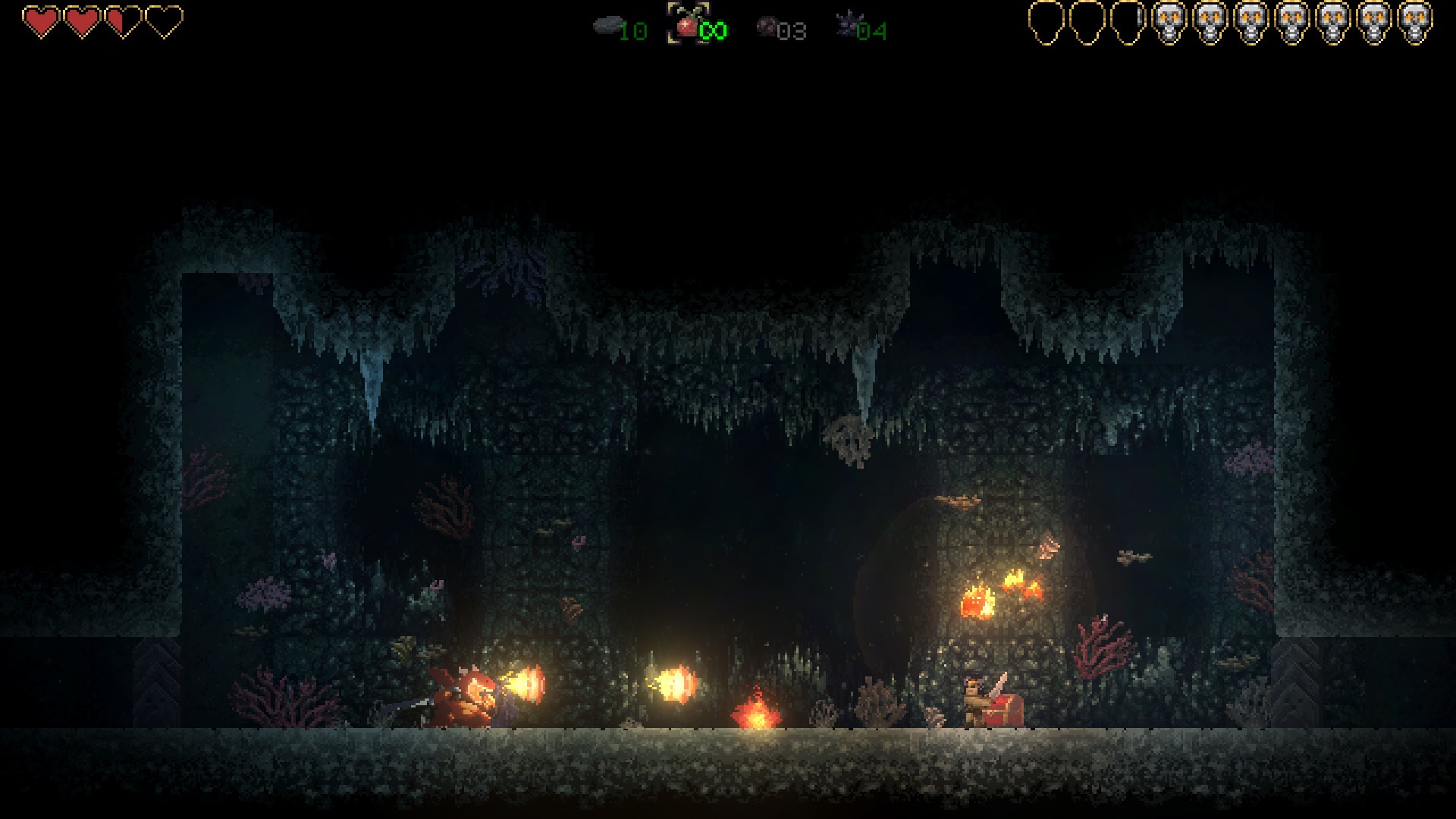Toggle the first full red heart
The width and height of the screenshot is (1456, 819).
pyautogui.click(x=39, y=21)
